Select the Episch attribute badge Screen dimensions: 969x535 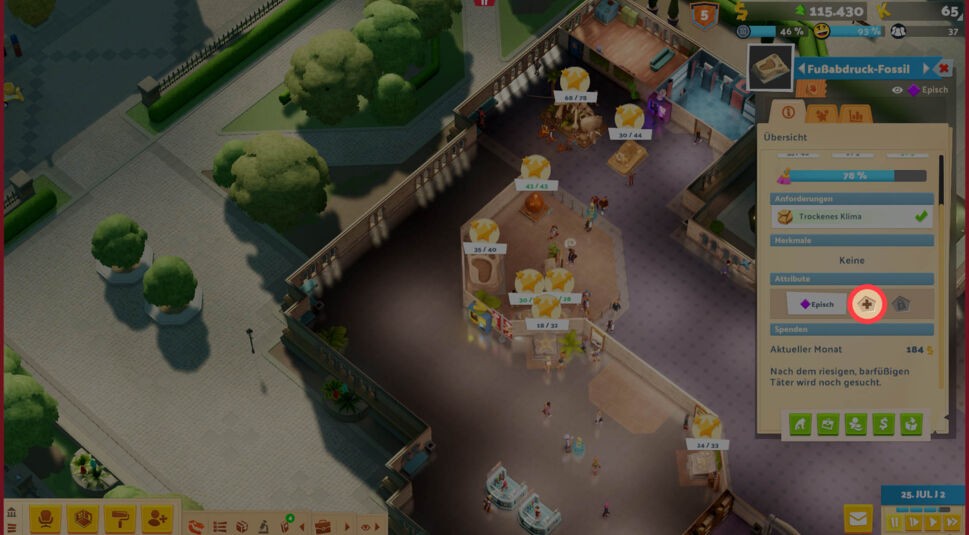coord(816,304)
